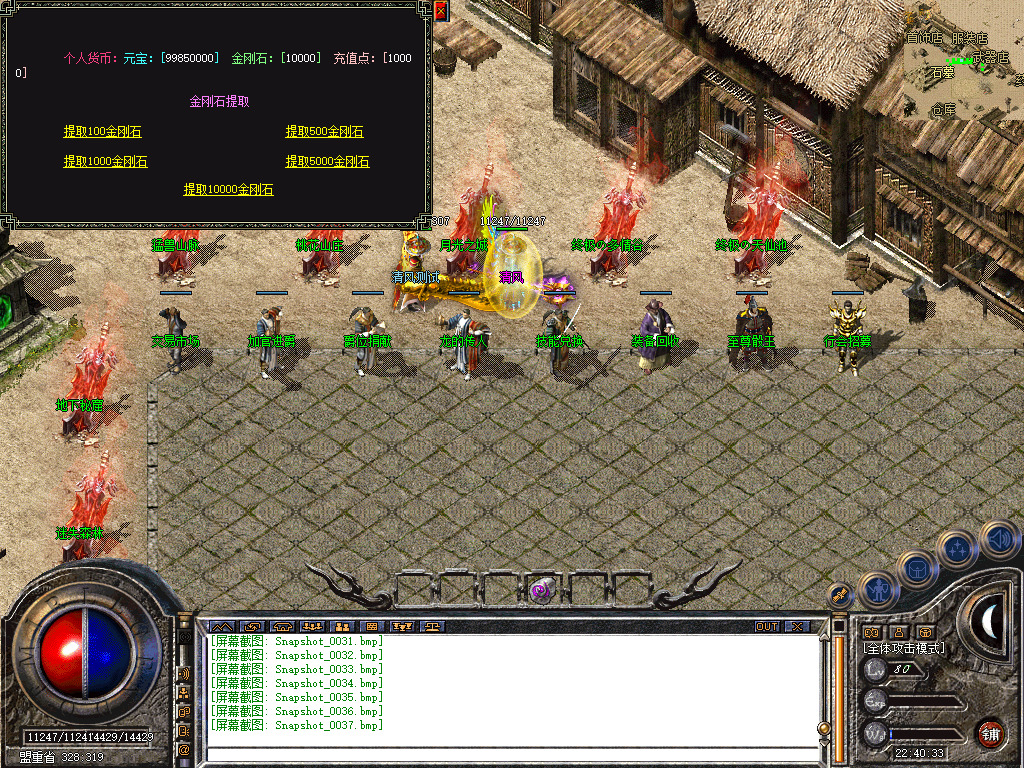Image resolution: width=1024 pixels, height=768 pixels.
Task: Open the skills sparkle round button
Action: coord(958,548)
